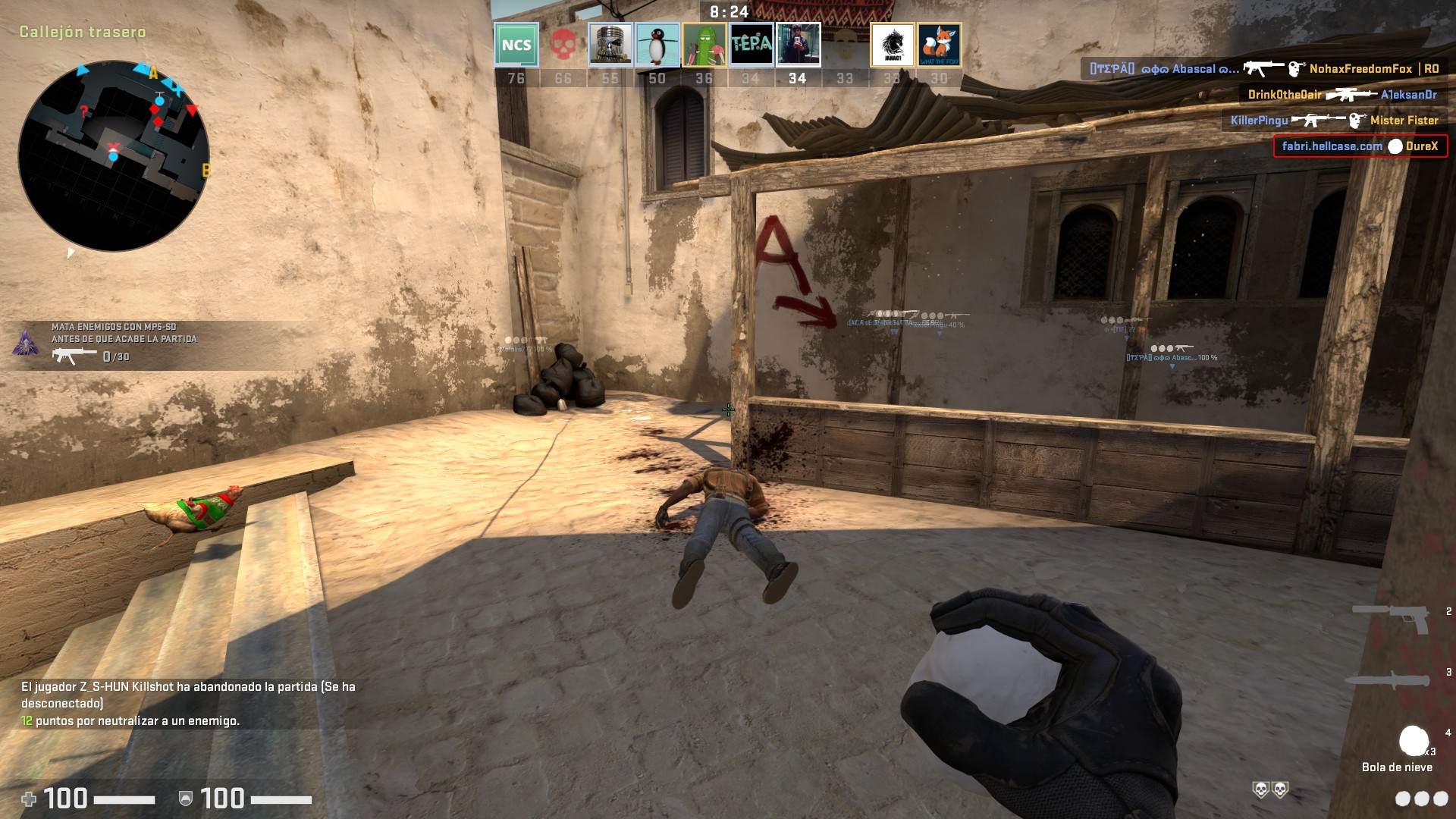Click the fabri.hellcase.com kill feed entry
The image size is (1456, 819).
[x=1360, y=146]
